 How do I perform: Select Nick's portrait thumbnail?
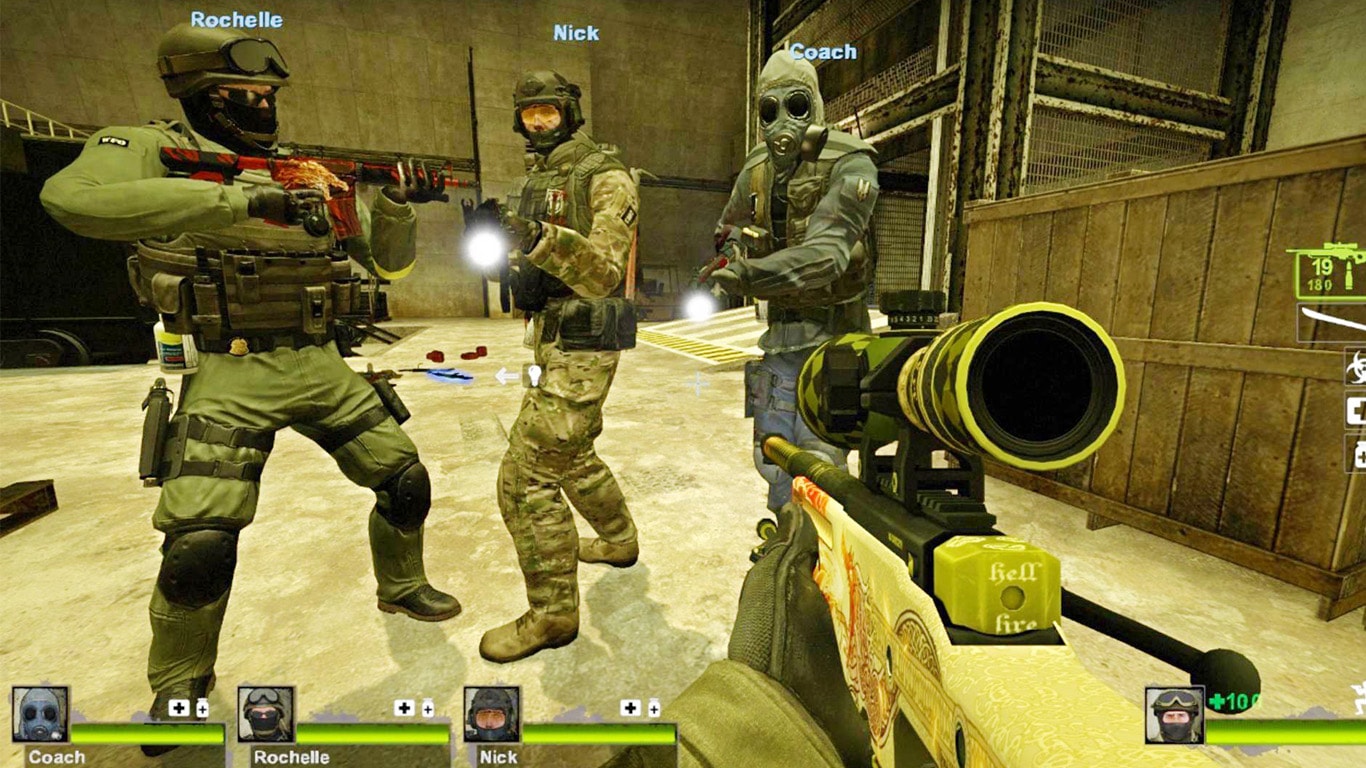tap(489, 713)
